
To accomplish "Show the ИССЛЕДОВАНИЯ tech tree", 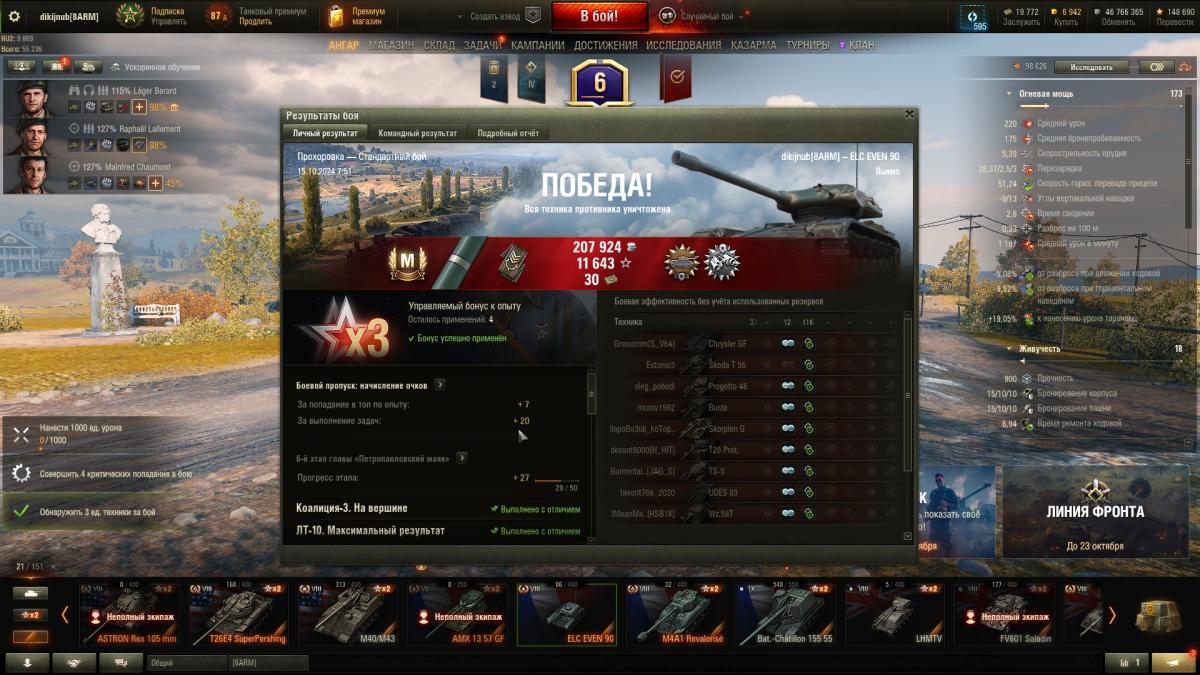I will point(683,45).
